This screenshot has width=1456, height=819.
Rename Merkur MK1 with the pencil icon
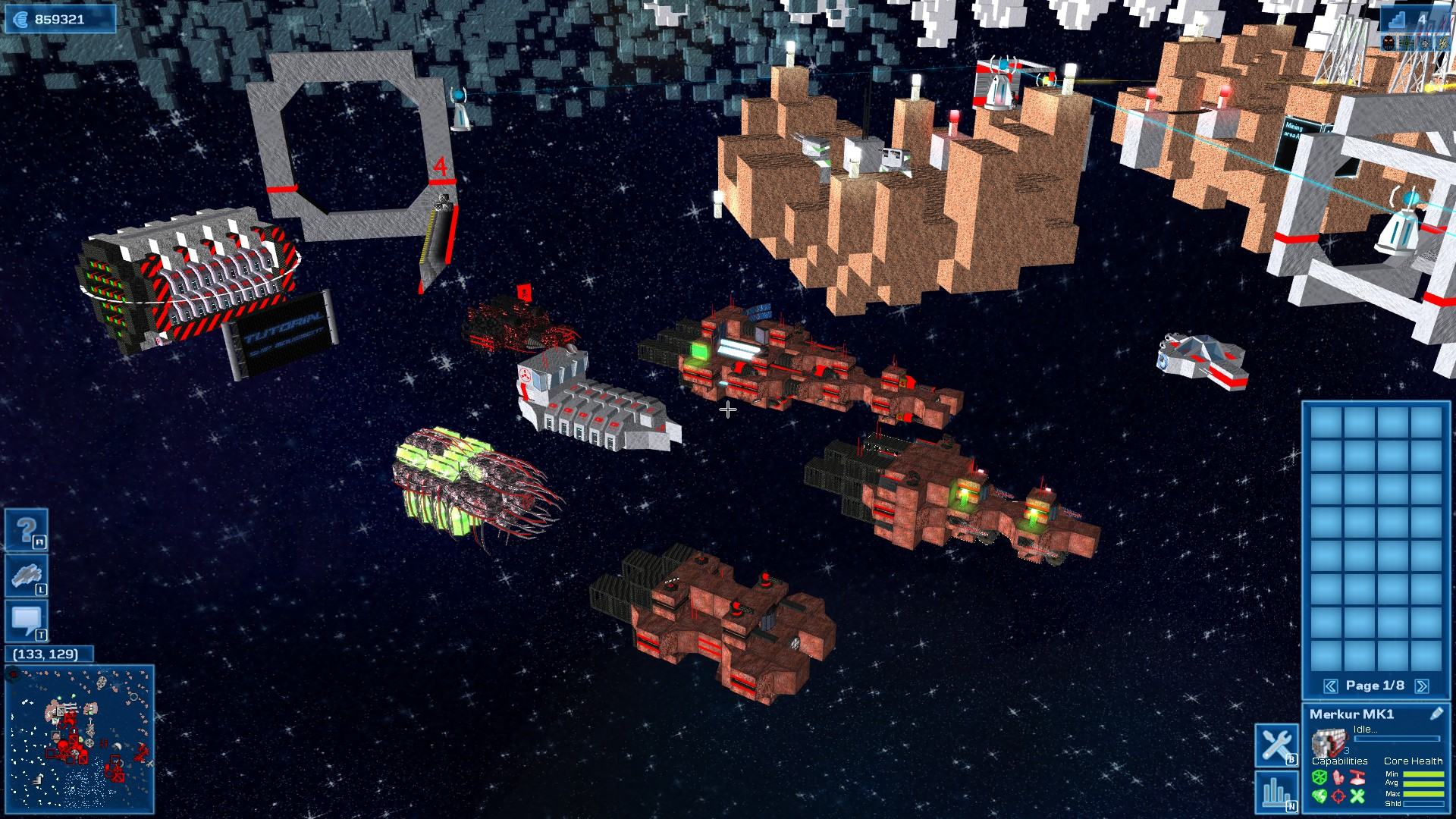[1436, 714]
